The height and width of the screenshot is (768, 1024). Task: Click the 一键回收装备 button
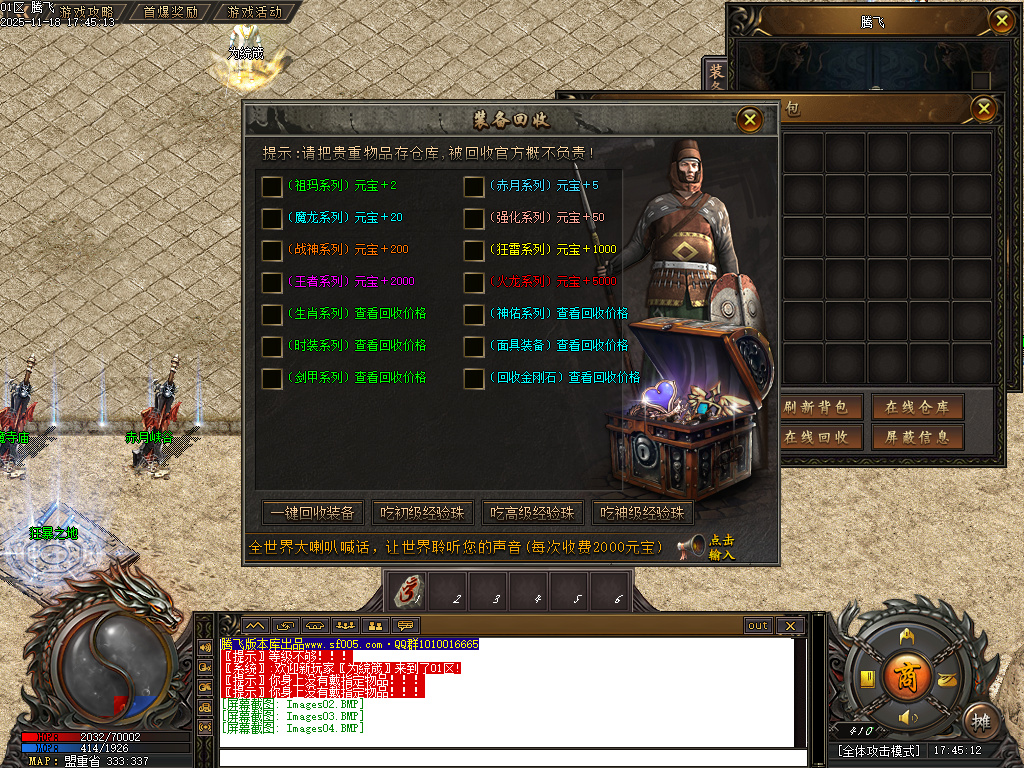tap(312, 513)
